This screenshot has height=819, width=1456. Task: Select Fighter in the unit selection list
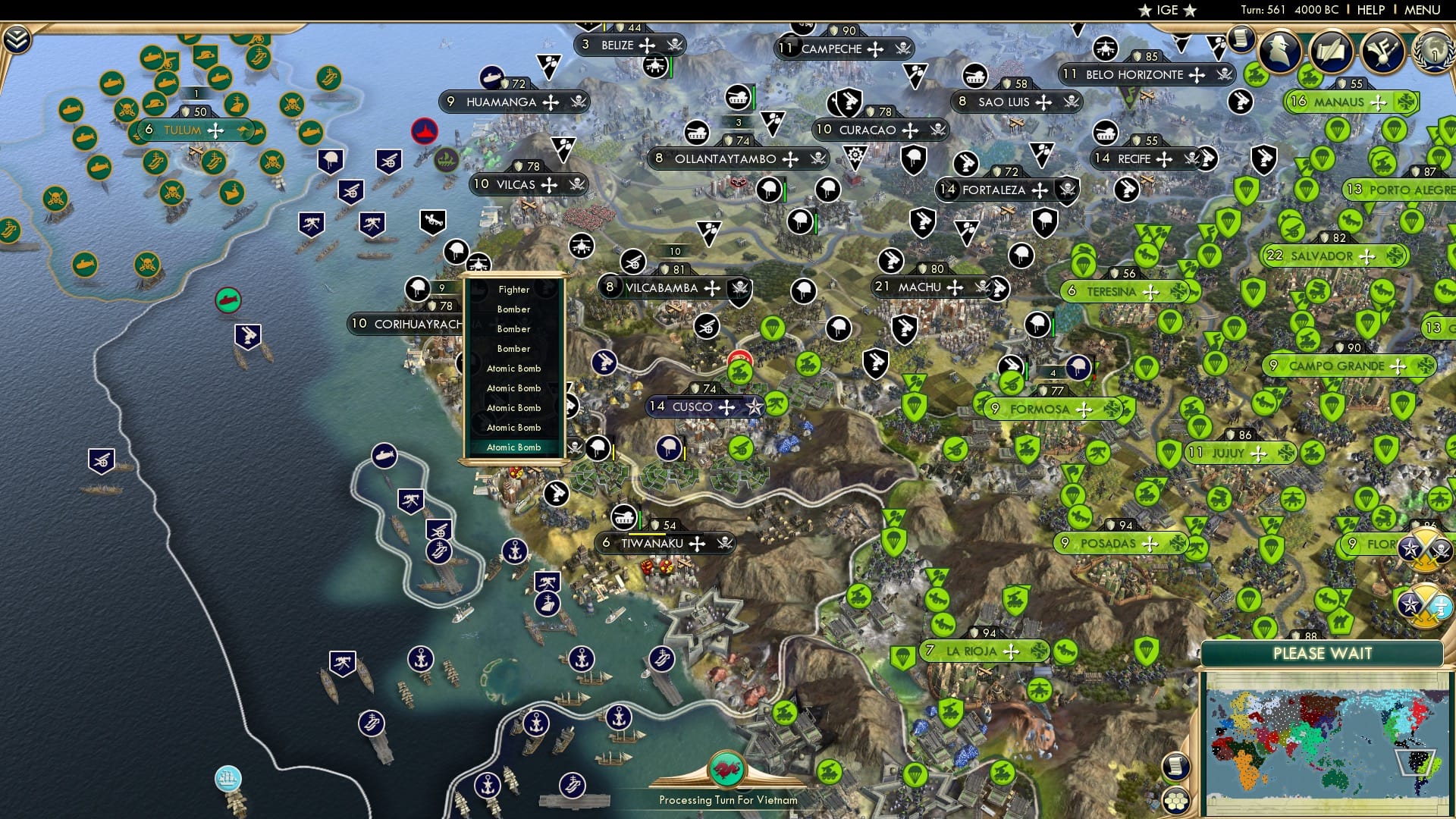(513, 290)
